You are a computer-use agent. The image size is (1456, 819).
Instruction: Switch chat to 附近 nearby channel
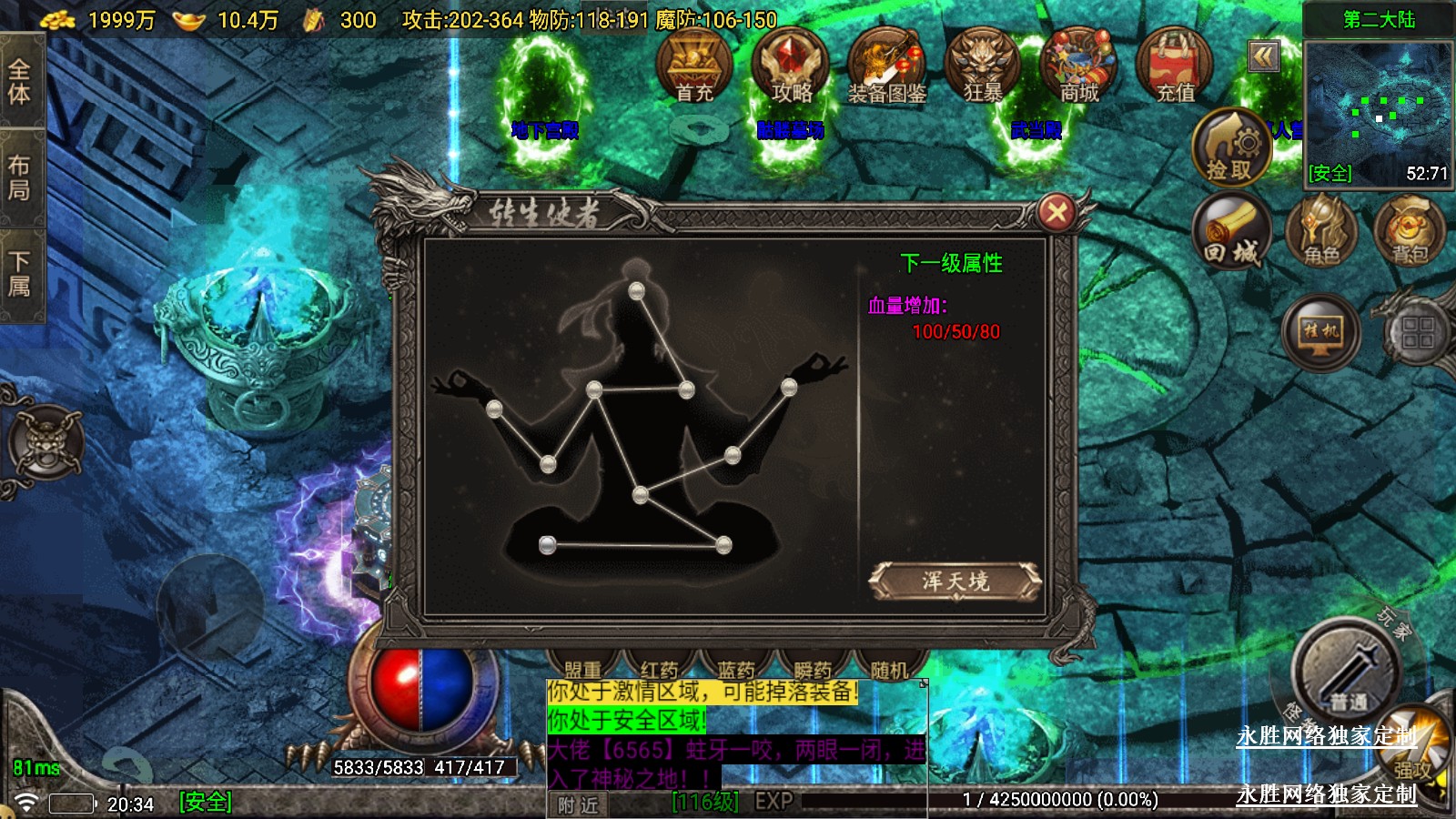point(579,804)
